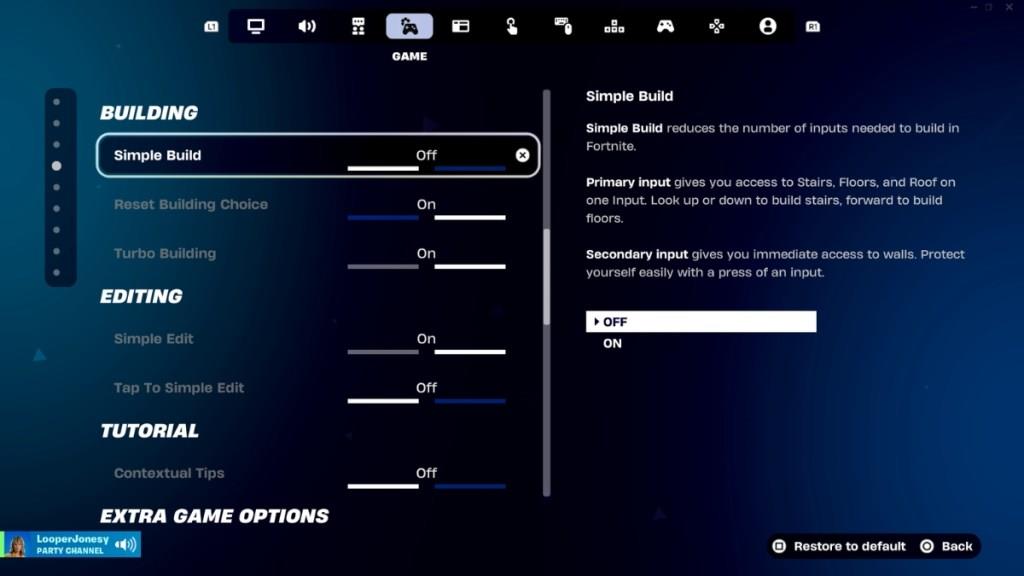Screen dimensions: 1024x576
Task: Open the touch finger settings tab
Action: tap(512, 26)
